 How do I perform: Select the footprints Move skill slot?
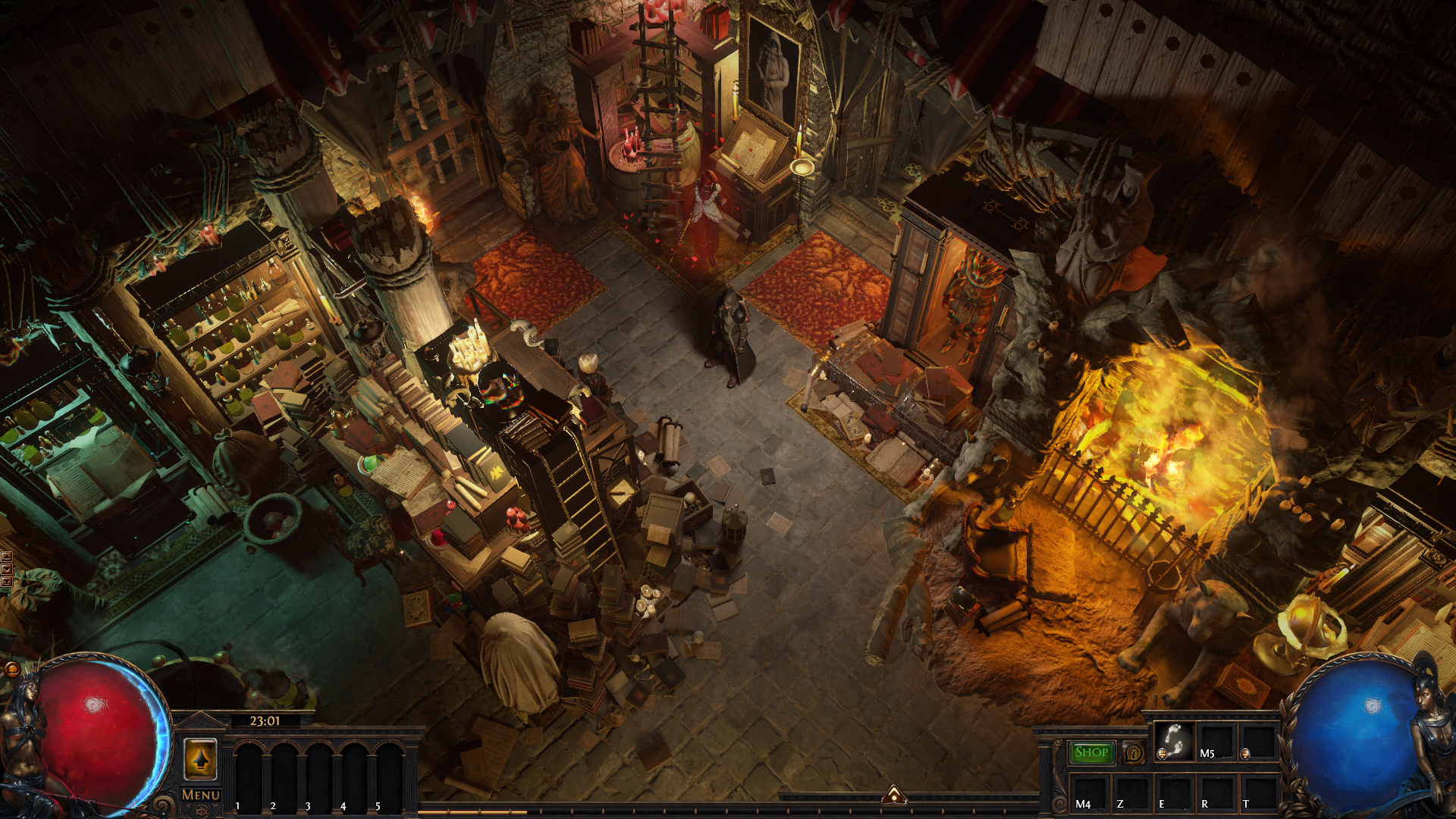pos(1174,741)
